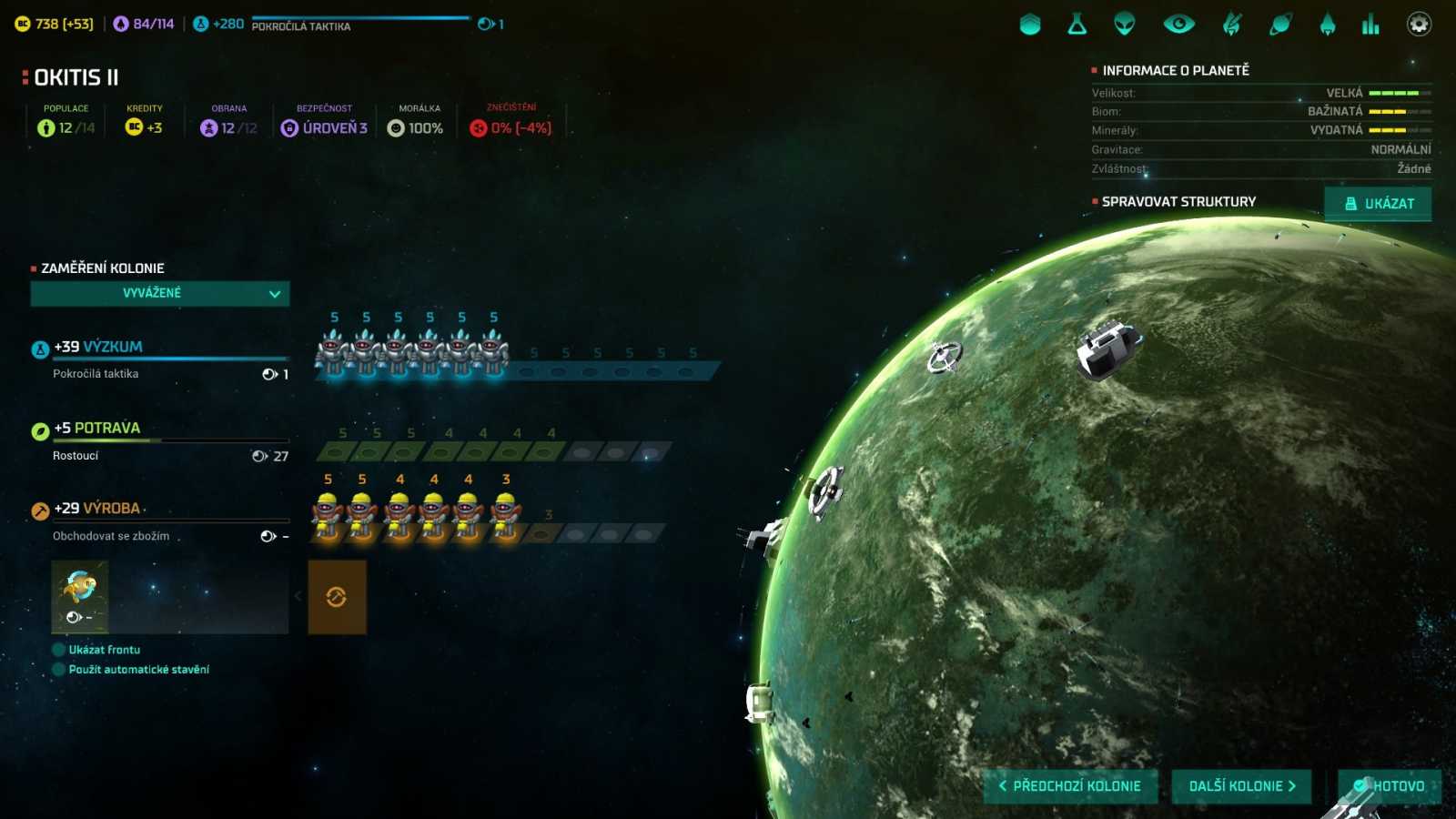This screenshot has width=1456, height=819.
Task: View the bar chart statistics screen
Action: pyautogui.click(x=1370, y=25)
